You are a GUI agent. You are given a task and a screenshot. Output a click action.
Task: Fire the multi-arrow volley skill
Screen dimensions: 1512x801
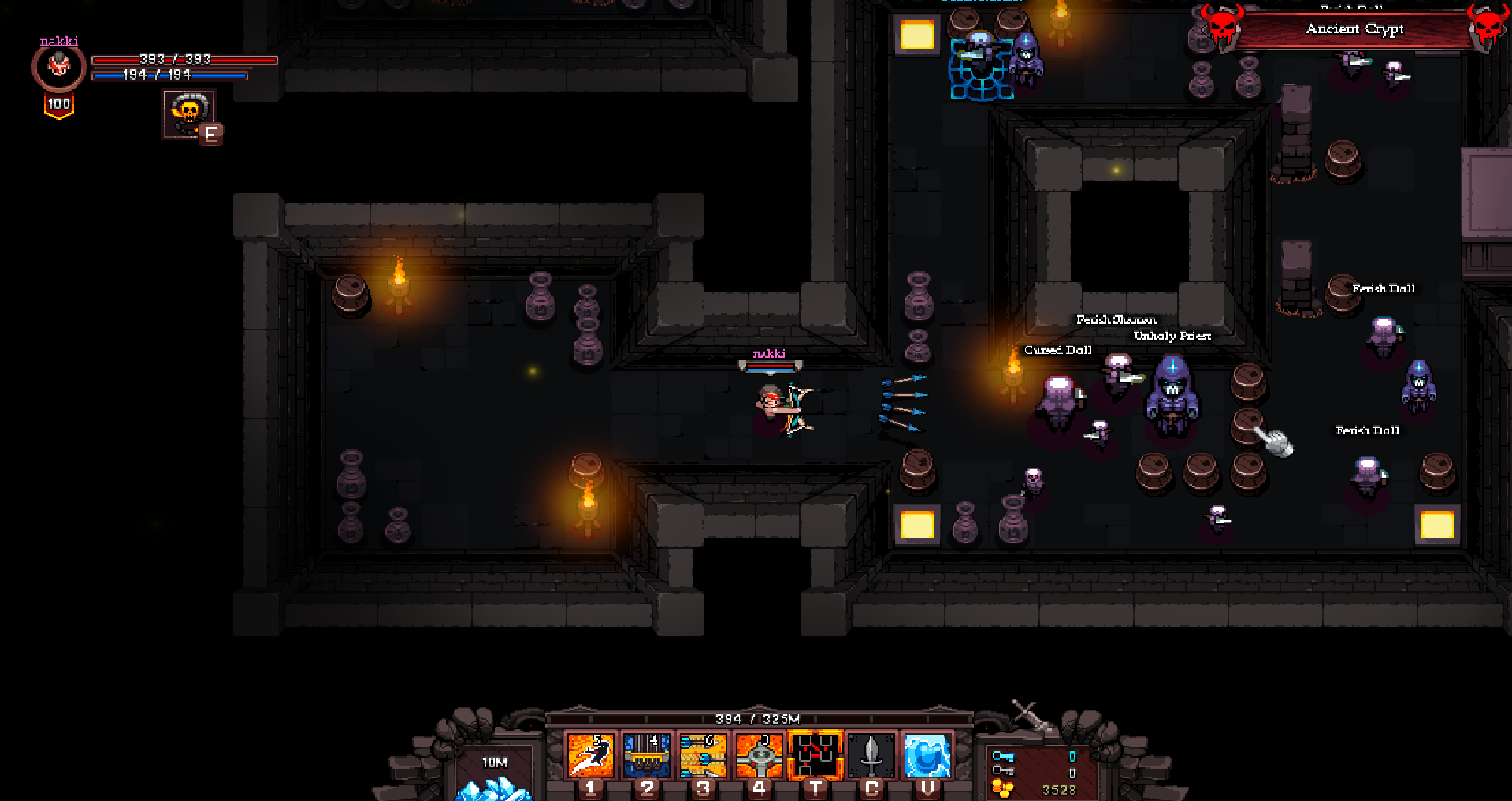703,755
